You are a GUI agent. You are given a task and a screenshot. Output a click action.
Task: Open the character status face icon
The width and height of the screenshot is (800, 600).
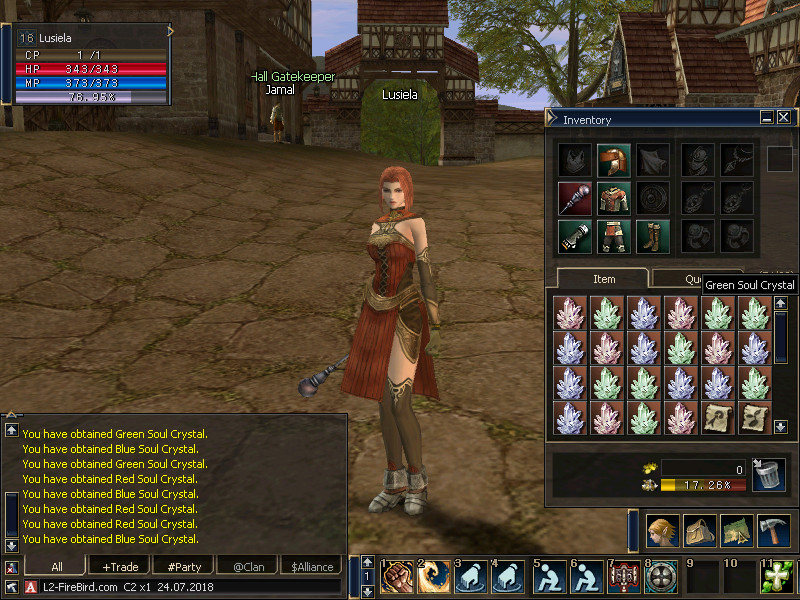click(661, 530)
